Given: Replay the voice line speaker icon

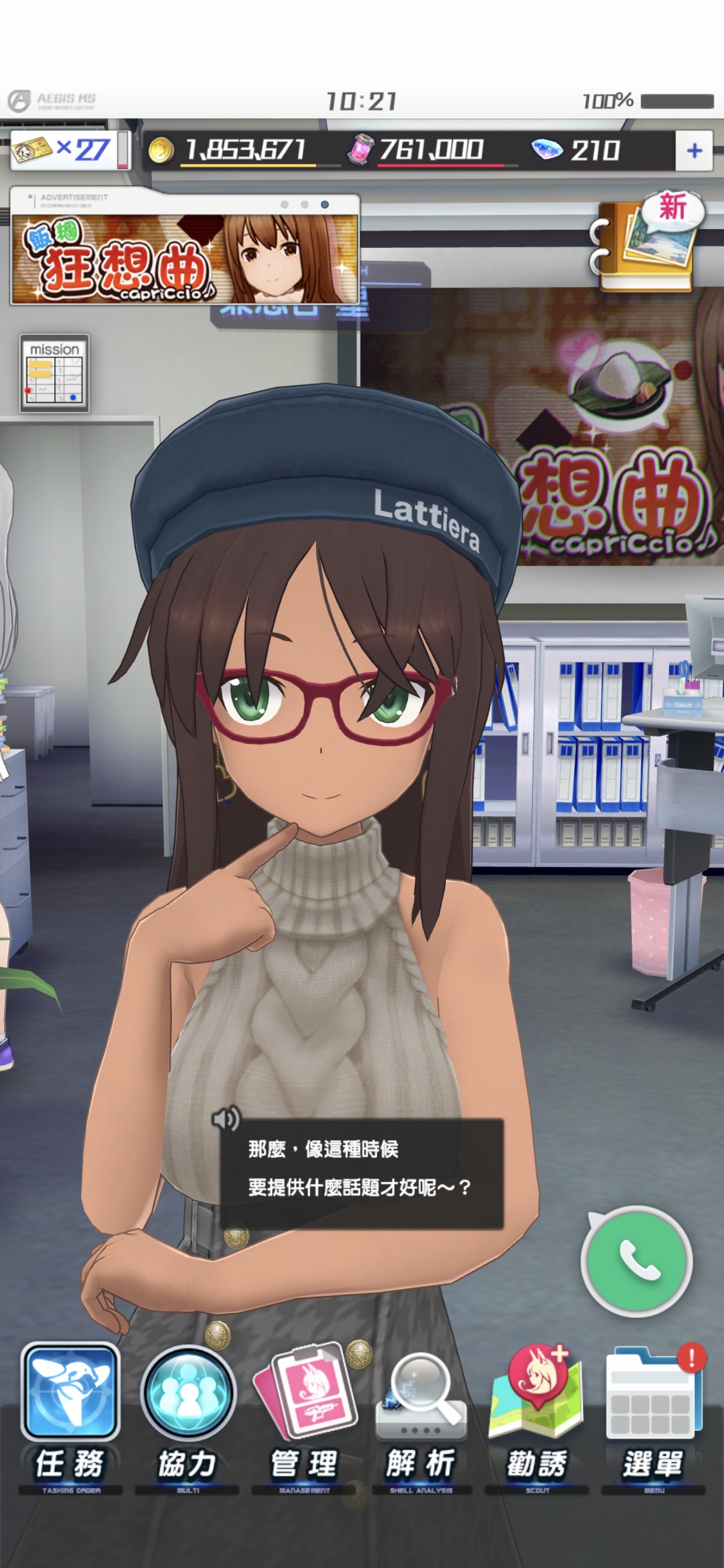Looking at the screenshot, I should pos(226,1118).
